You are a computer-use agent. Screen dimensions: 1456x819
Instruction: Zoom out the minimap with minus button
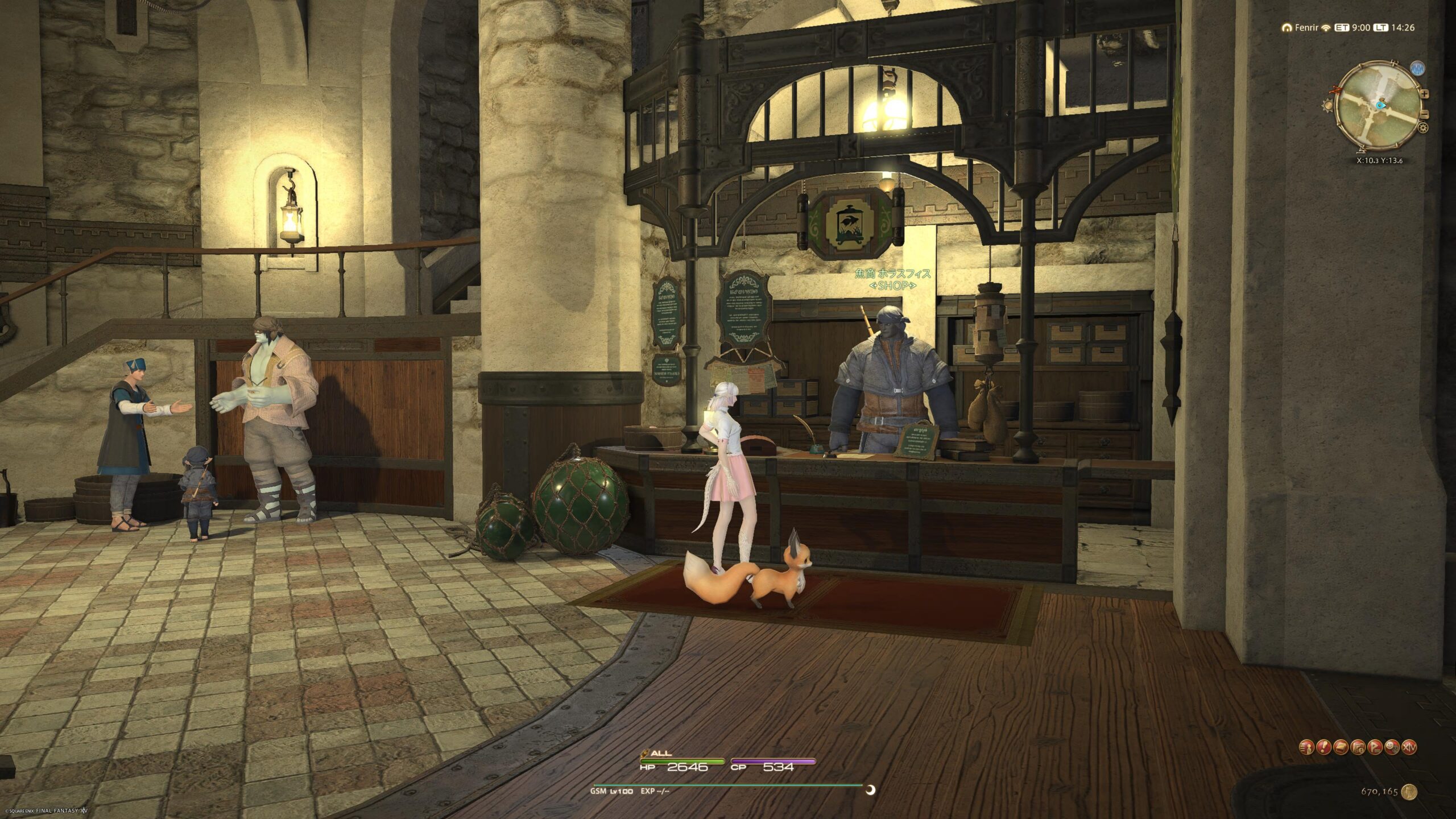[x=1424, y=114]
